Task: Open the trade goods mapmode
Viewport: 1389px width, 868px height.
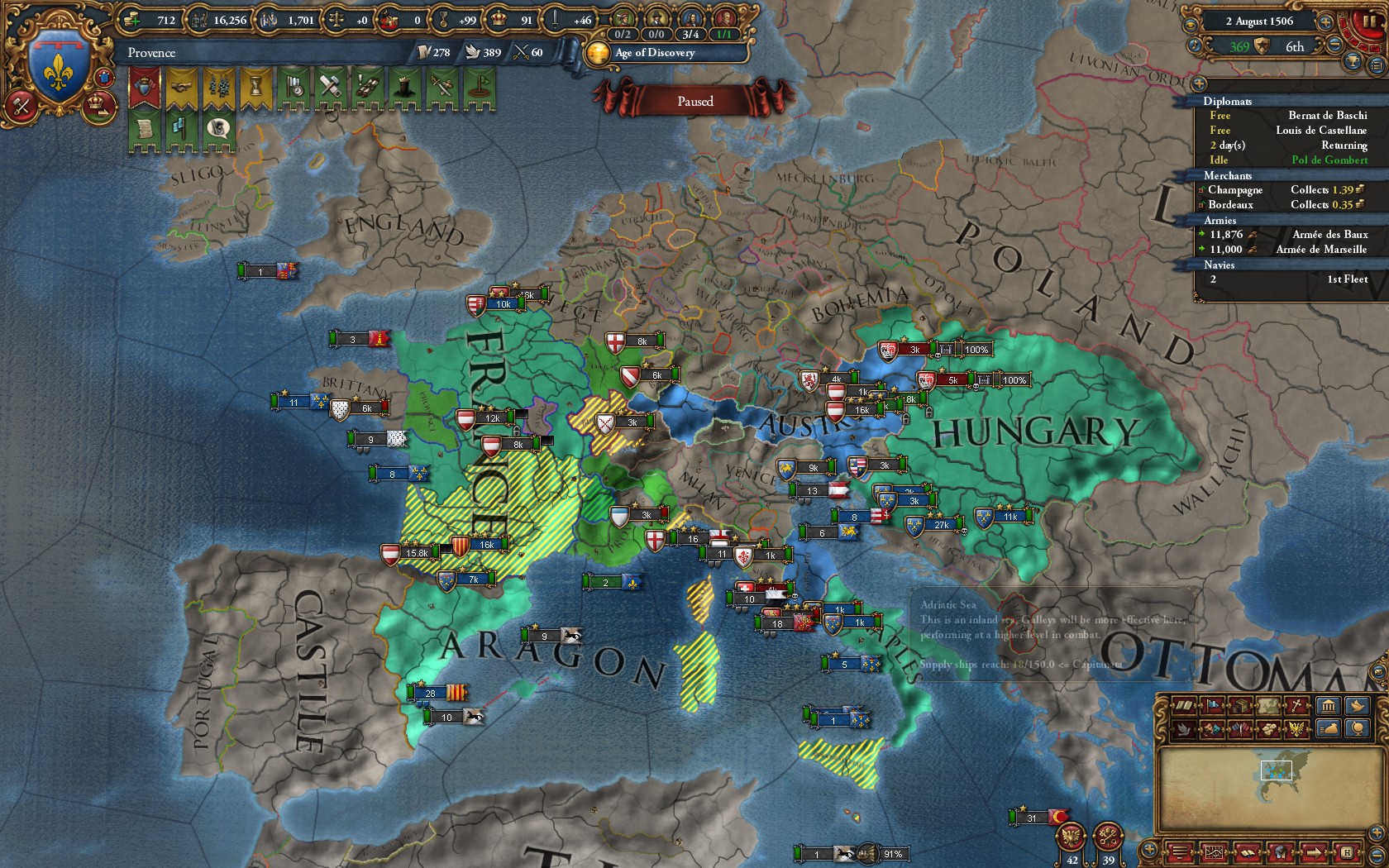Action: [x=1266, y=729]
